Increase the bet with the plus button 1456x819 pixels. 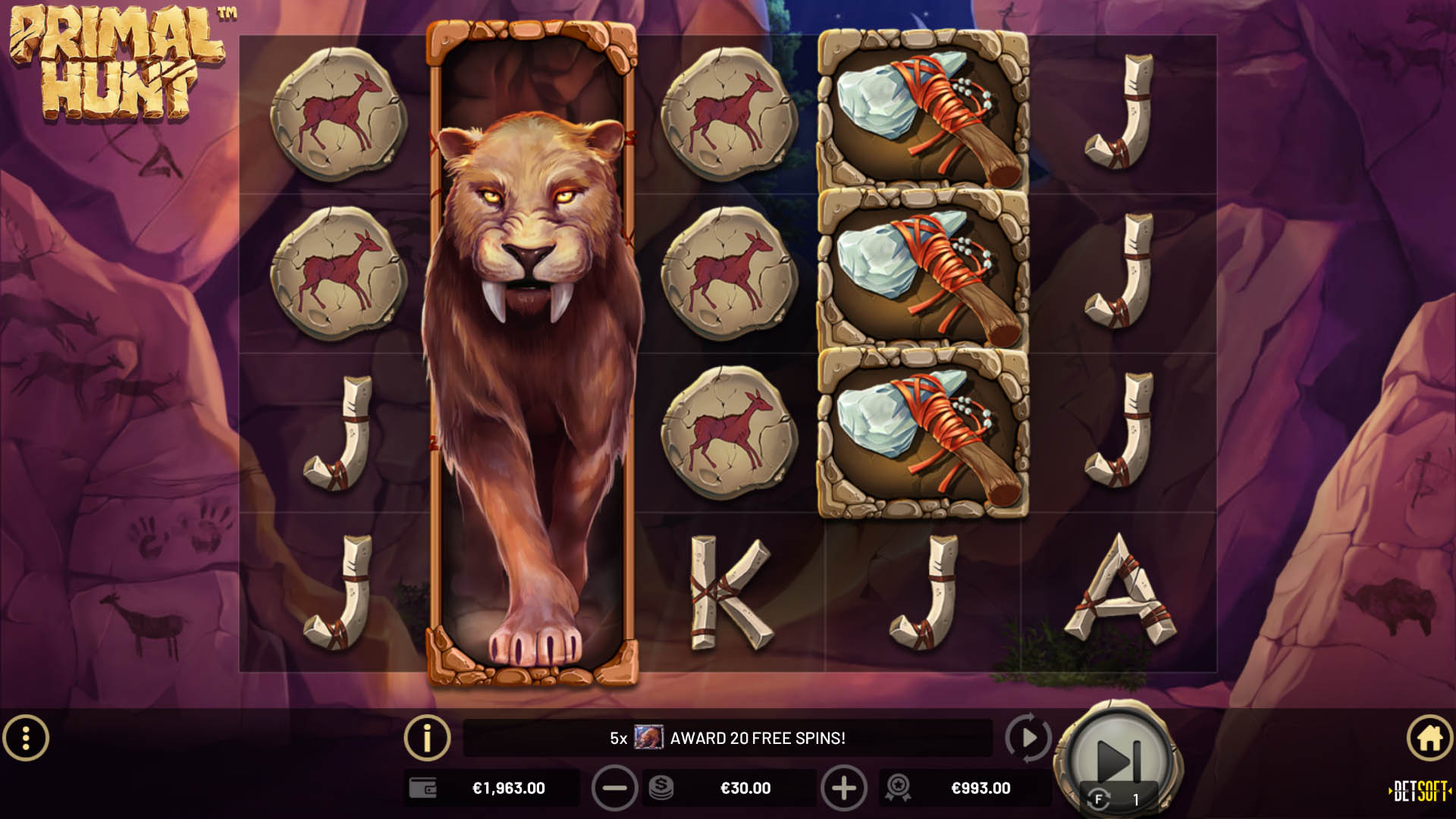pyautogui.click(x=844, y=788)
